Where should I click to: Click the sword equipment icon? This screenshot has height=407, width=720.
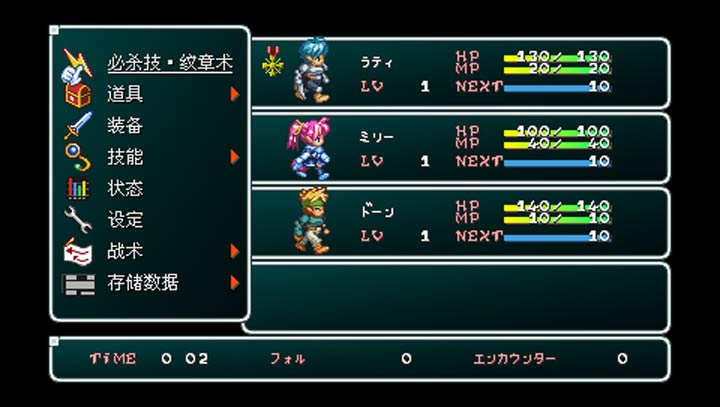[x=78, y=126]
